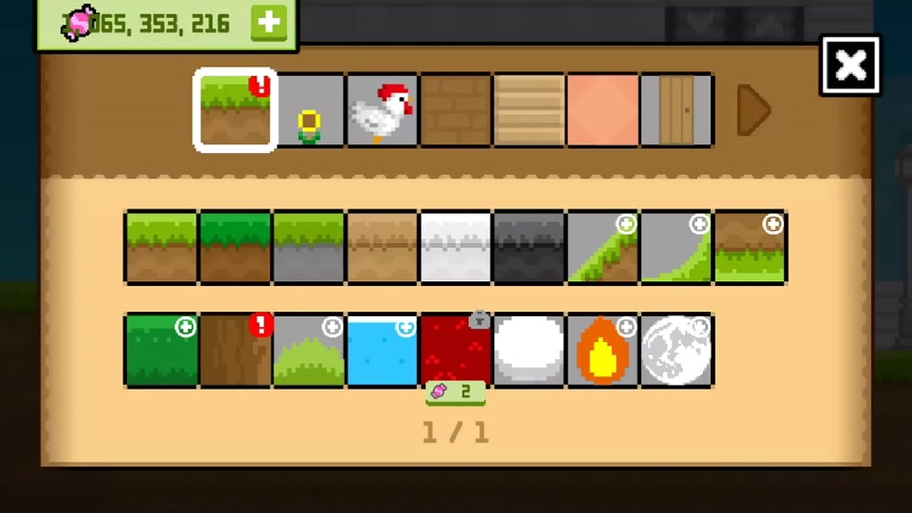Select the white snowball tile
The width and height of the screenshot is (912, 513).
click(529, 350)
